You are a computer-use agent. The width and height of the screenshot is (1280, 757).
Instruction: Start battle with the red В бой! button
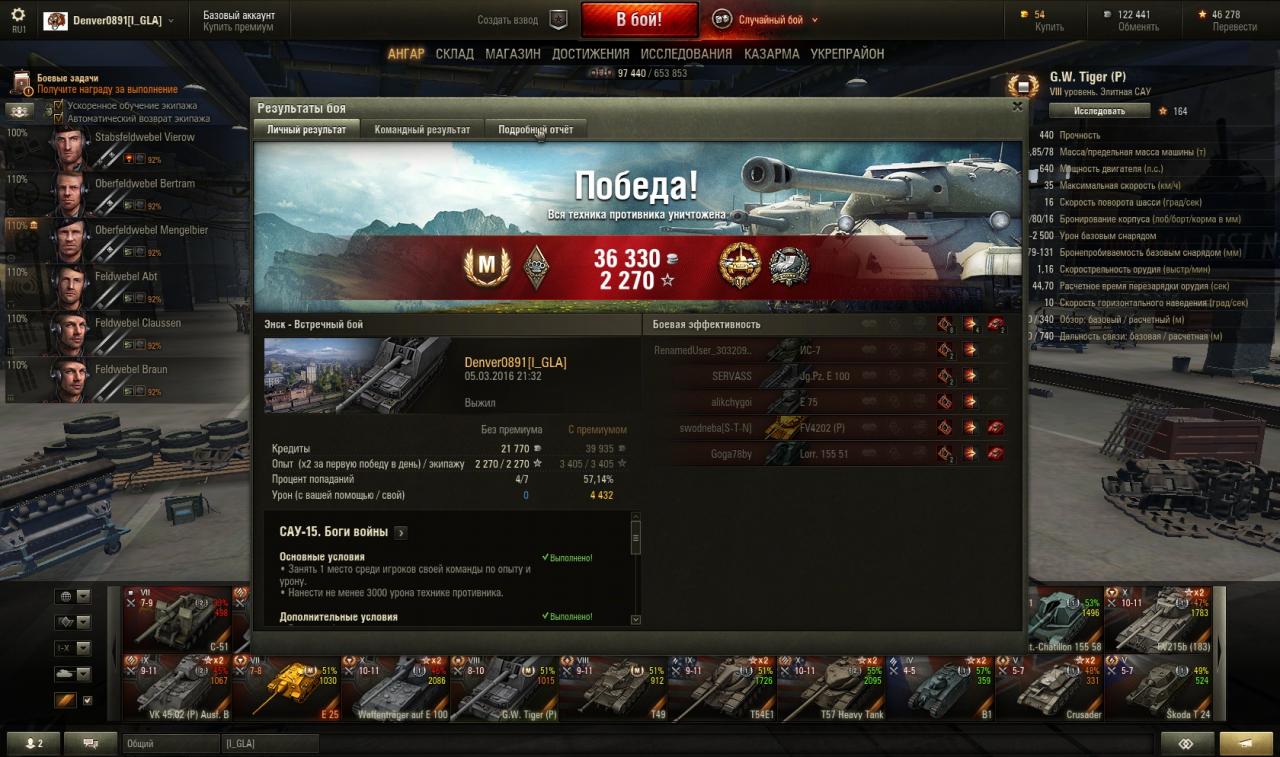[x=638, y=20]
